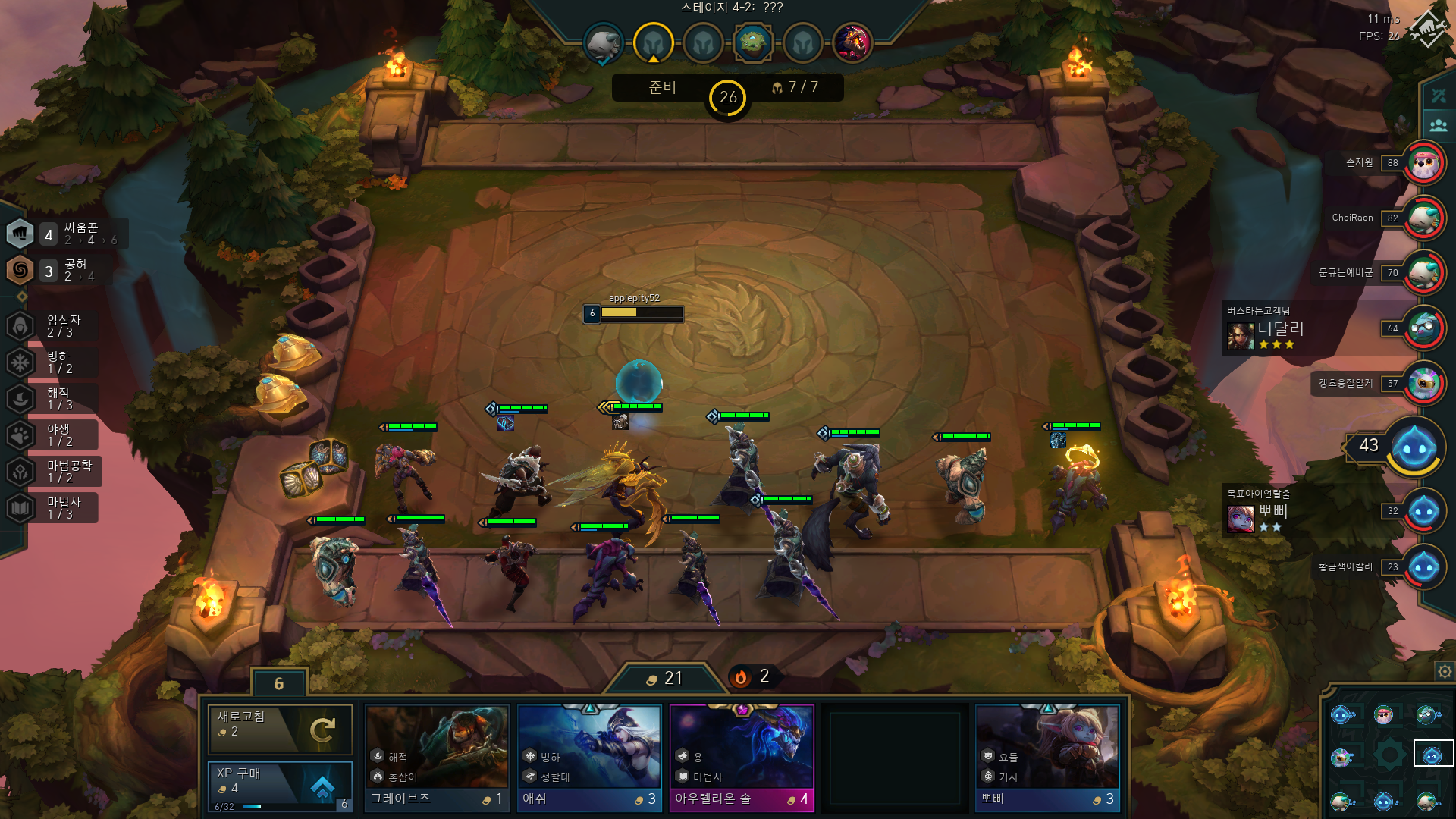
Task: Check the 마법사 trait entry
Action: pos(52,508)
